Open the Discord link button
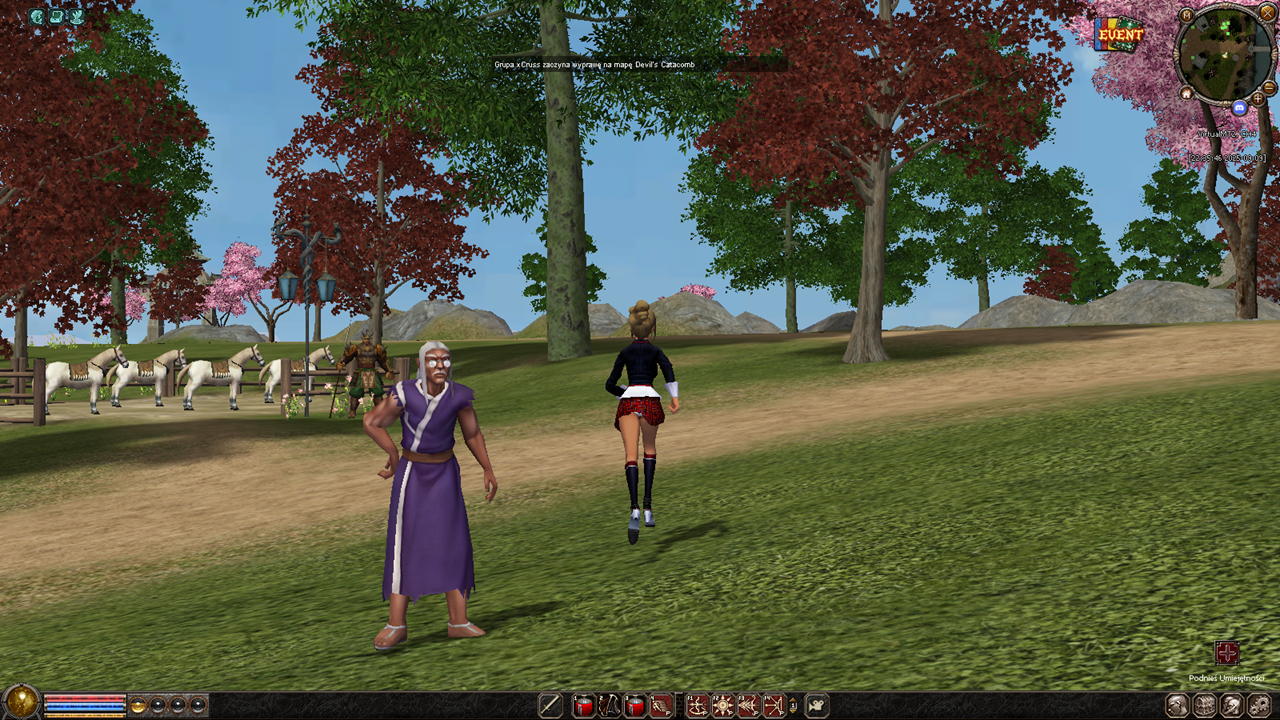This screenshot has width=1280, height=720. pyautogui.click(x=1240, y=107)
